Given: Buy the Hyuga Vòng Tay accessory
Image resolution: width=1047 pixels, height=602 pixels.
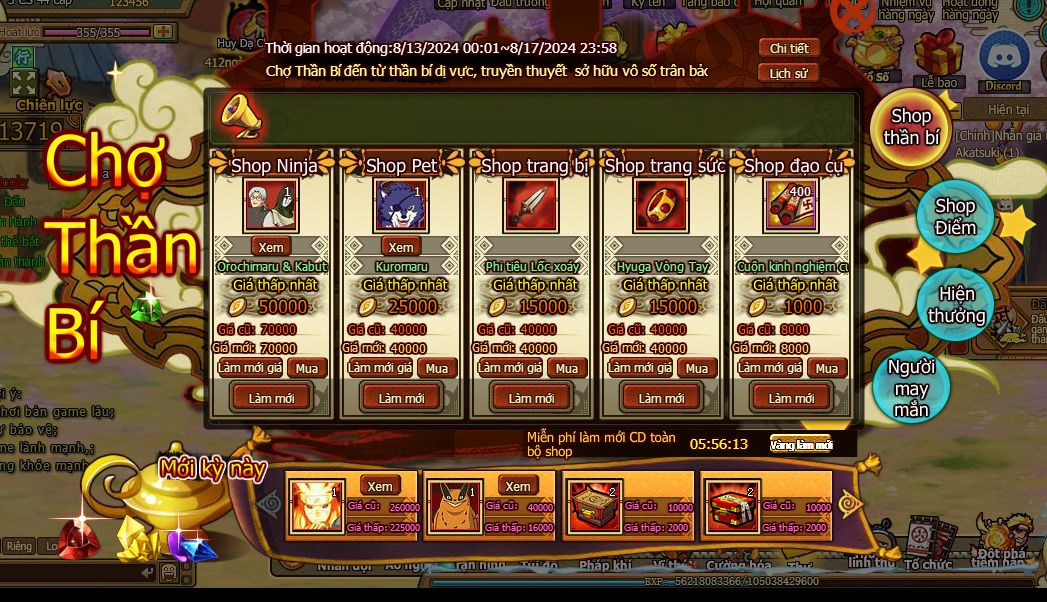Looking at the screenshot, I should 697,368.
